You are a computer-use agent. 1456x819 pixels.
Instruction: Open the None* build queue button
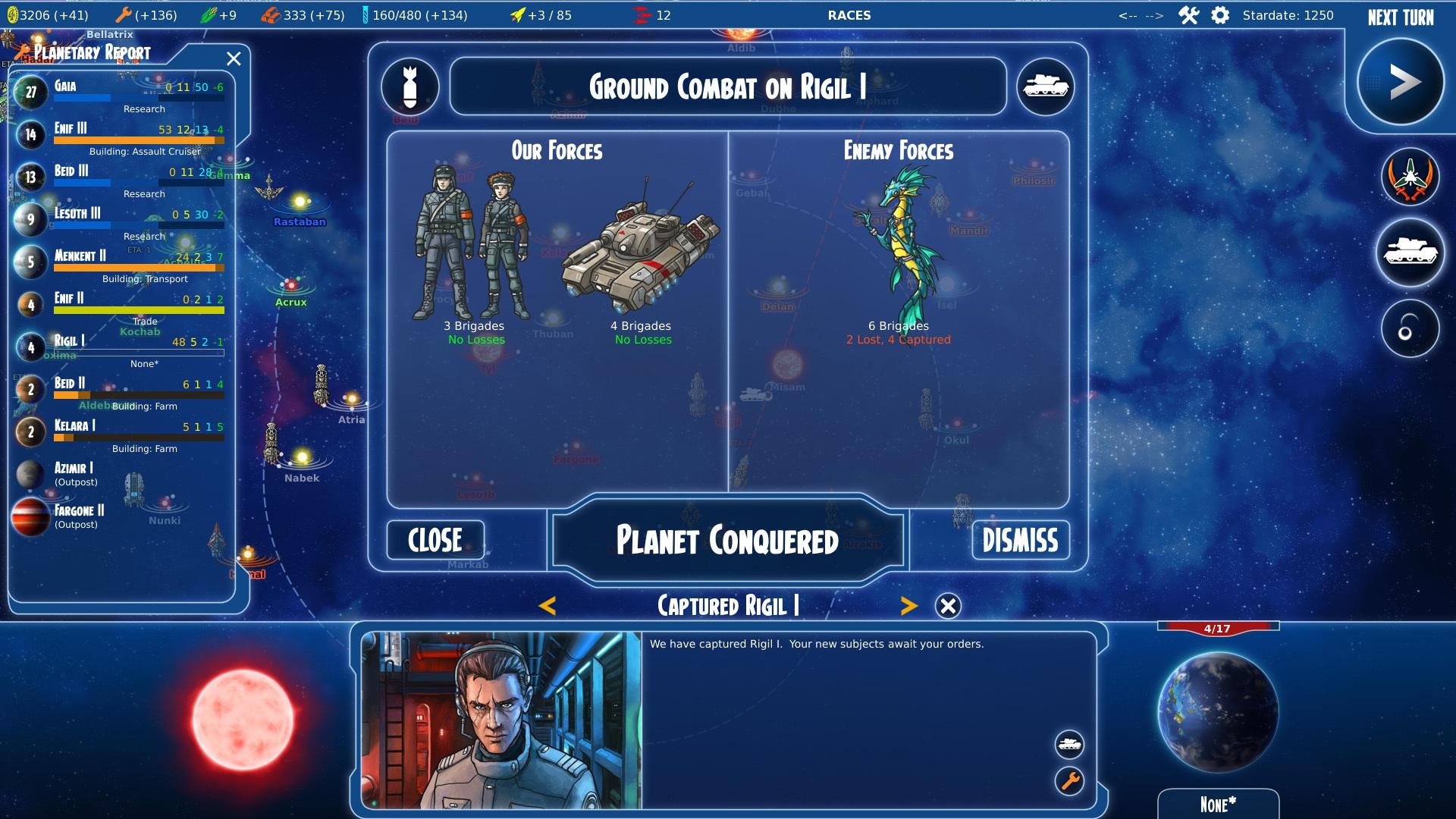pos(1218,805)
